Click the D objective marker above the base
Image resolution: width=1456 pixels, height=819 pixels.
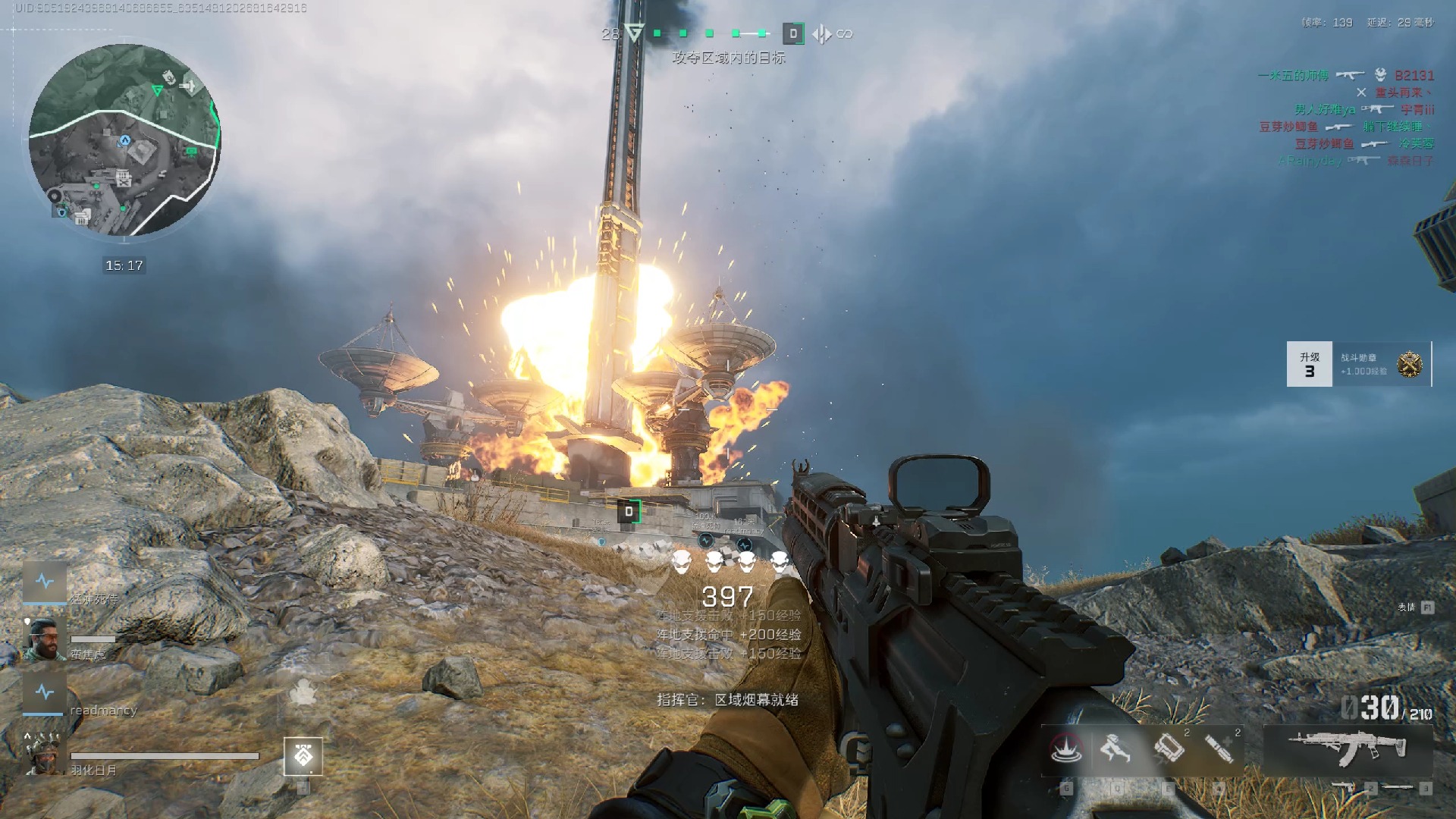(x=629, y=512)
